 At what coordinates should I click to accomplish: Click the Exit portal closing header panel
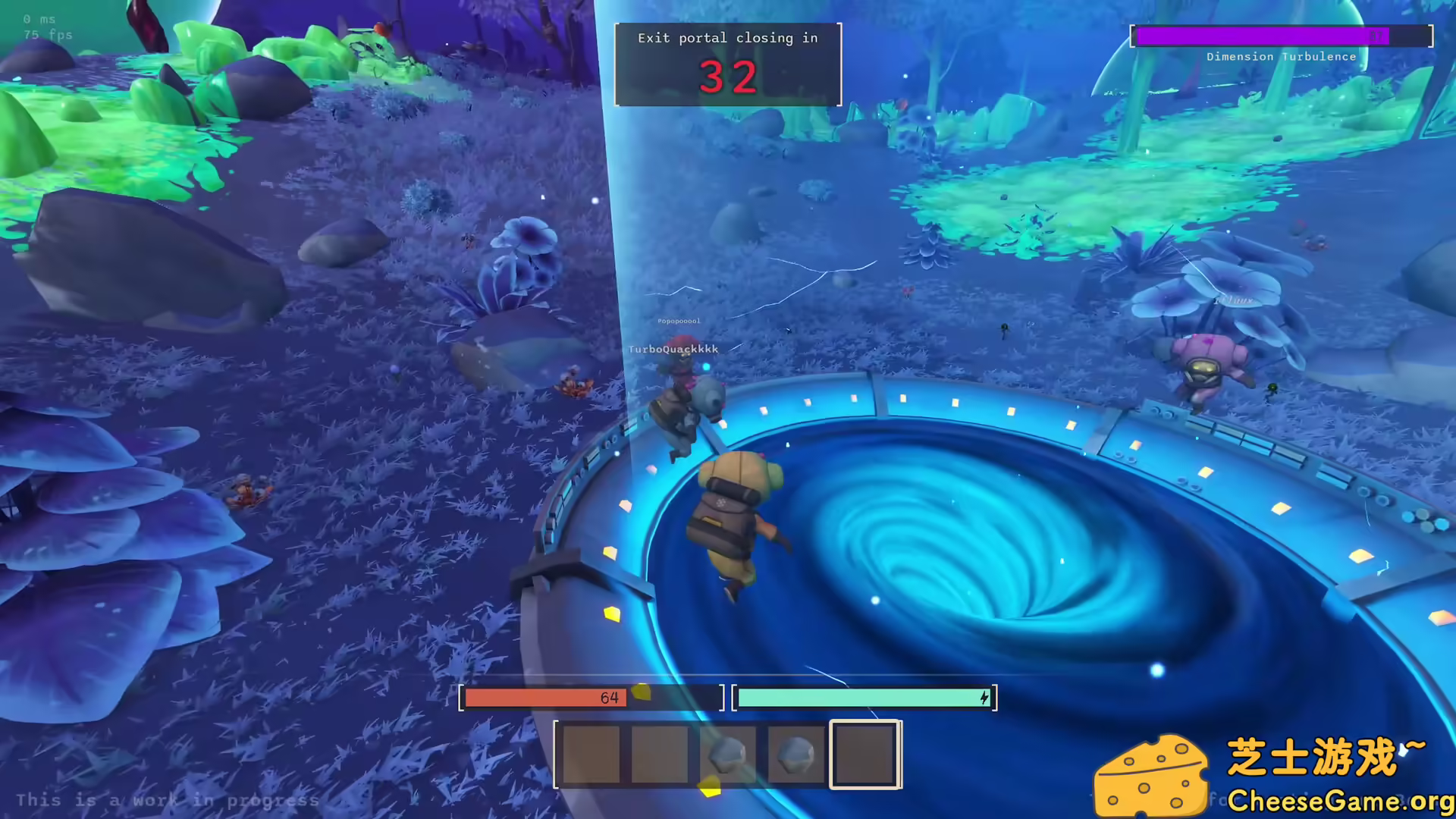727,38
